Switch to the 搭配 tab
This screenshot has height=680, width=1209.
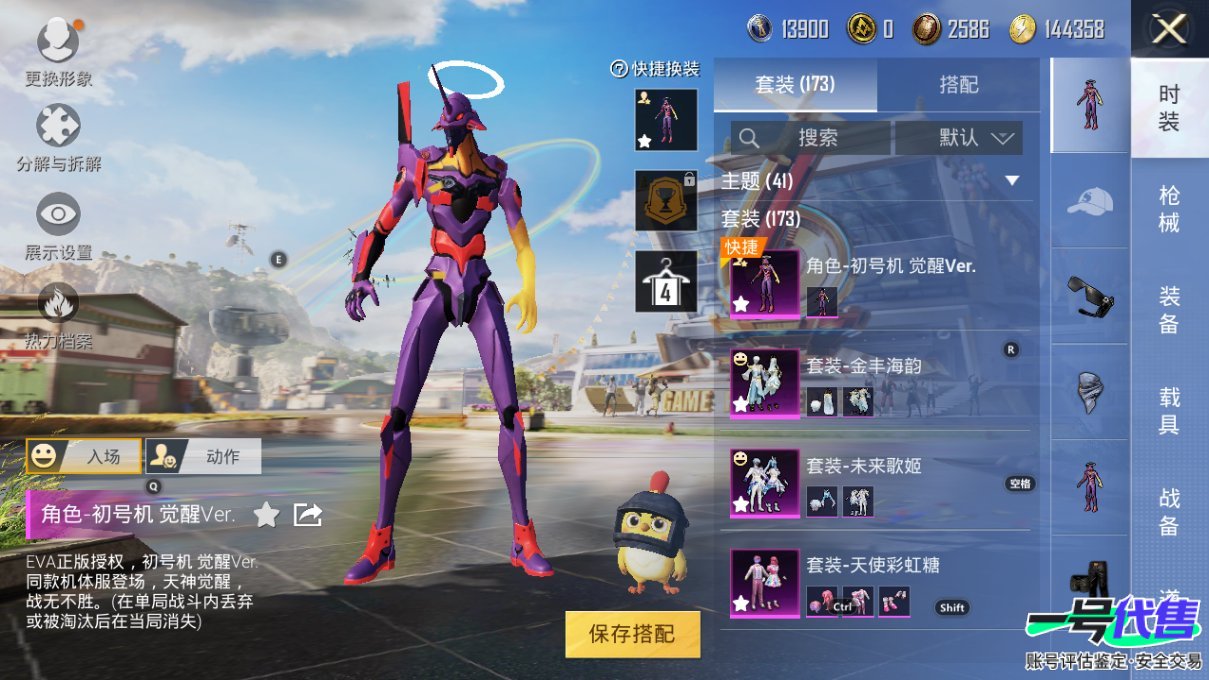pyautogui.click(x=958, y=85)
